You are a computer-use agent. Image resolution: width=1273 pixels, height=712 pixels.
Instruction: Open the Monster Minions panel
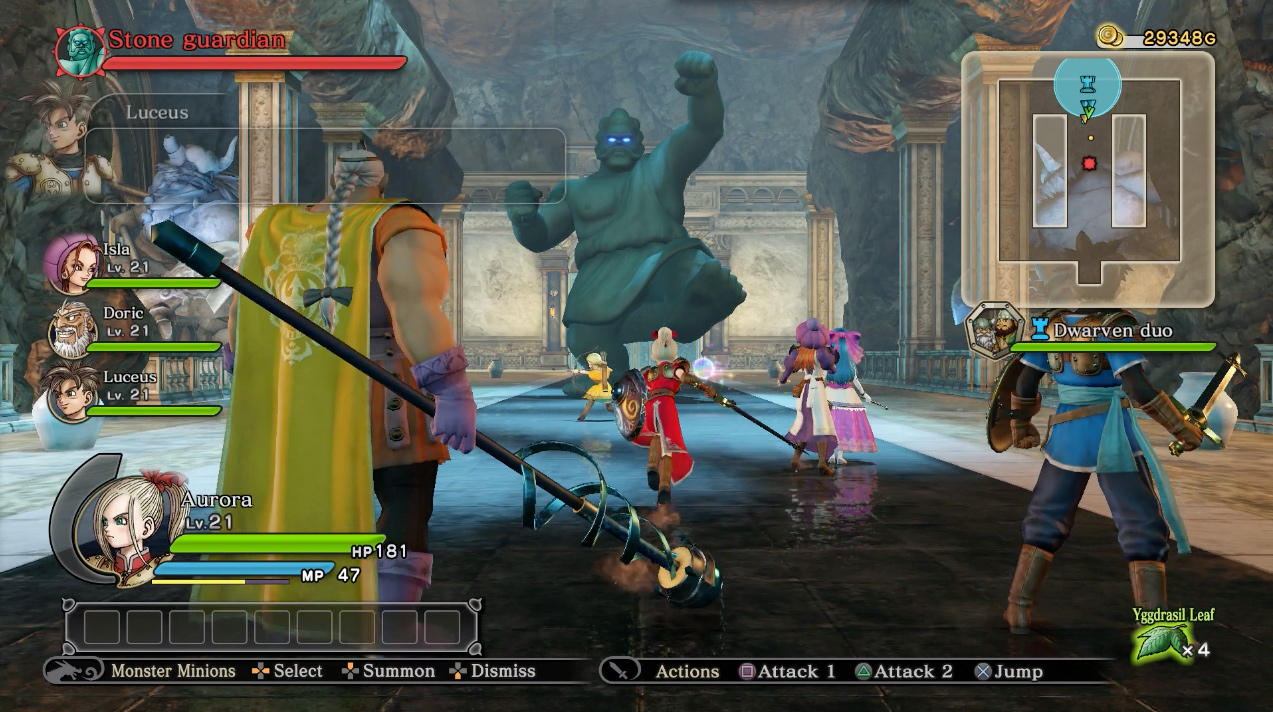[x=73, y=670]
